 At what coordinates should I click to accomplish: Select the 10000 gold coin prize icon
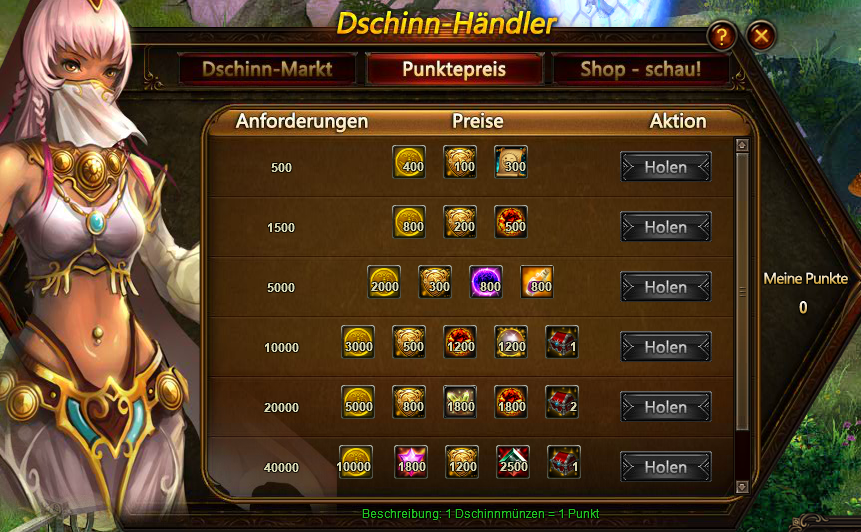click(356, 462)
